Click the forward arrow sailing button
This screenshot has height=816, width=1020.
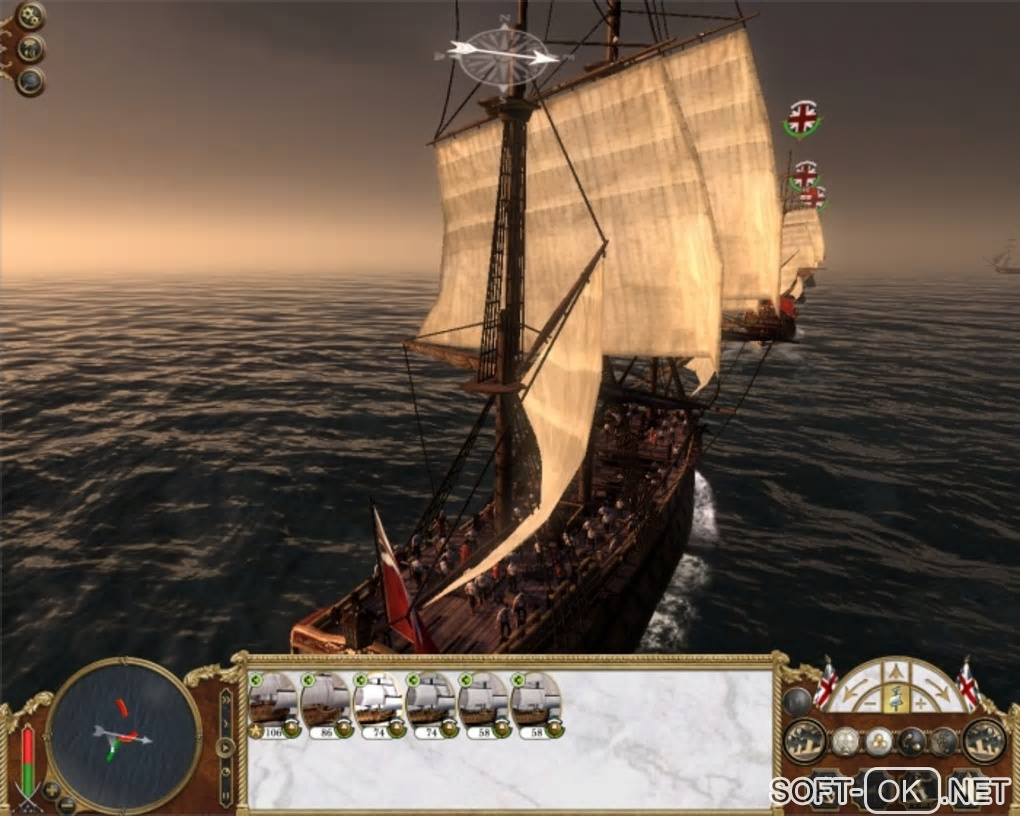896,673
